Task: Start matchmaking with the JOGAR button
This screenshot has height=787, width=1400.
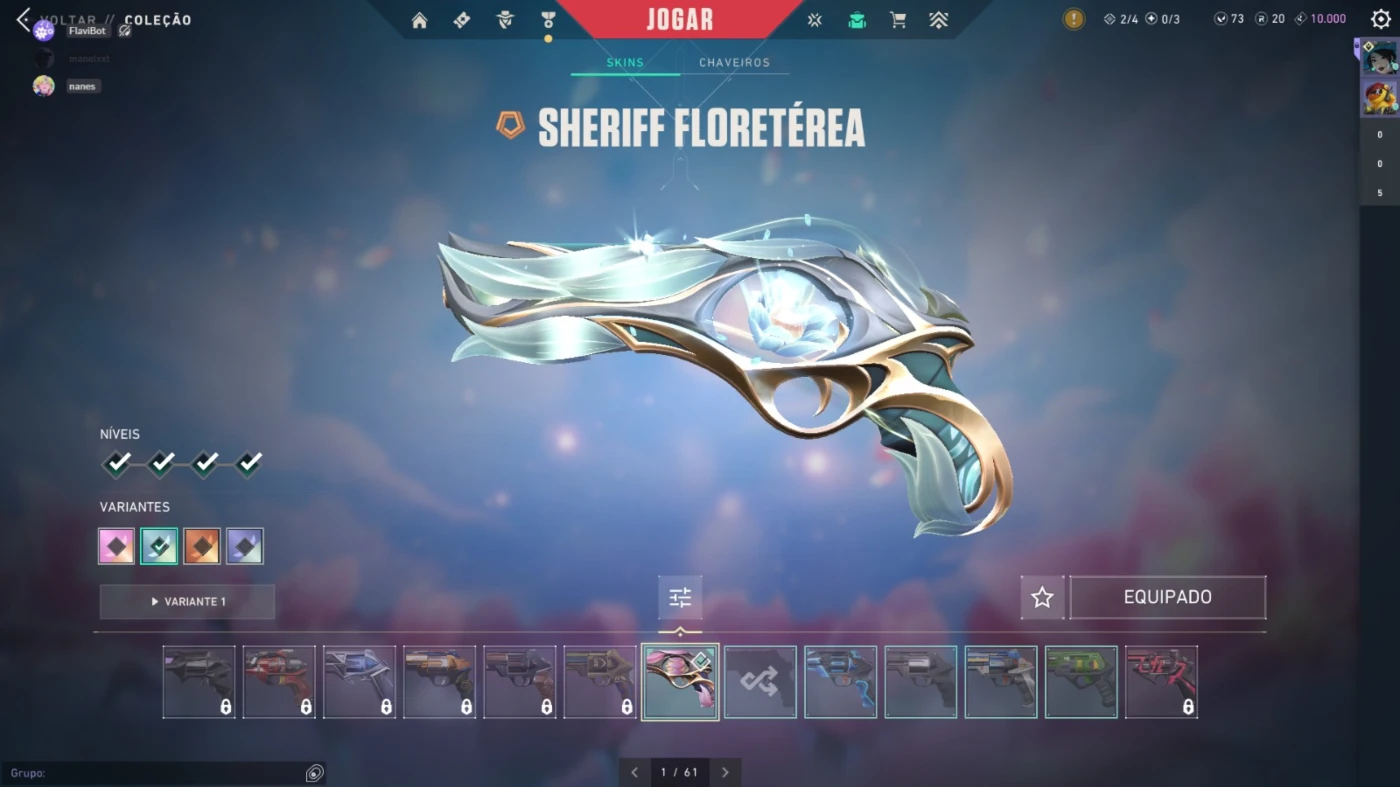Action: [x=679, y=20]
